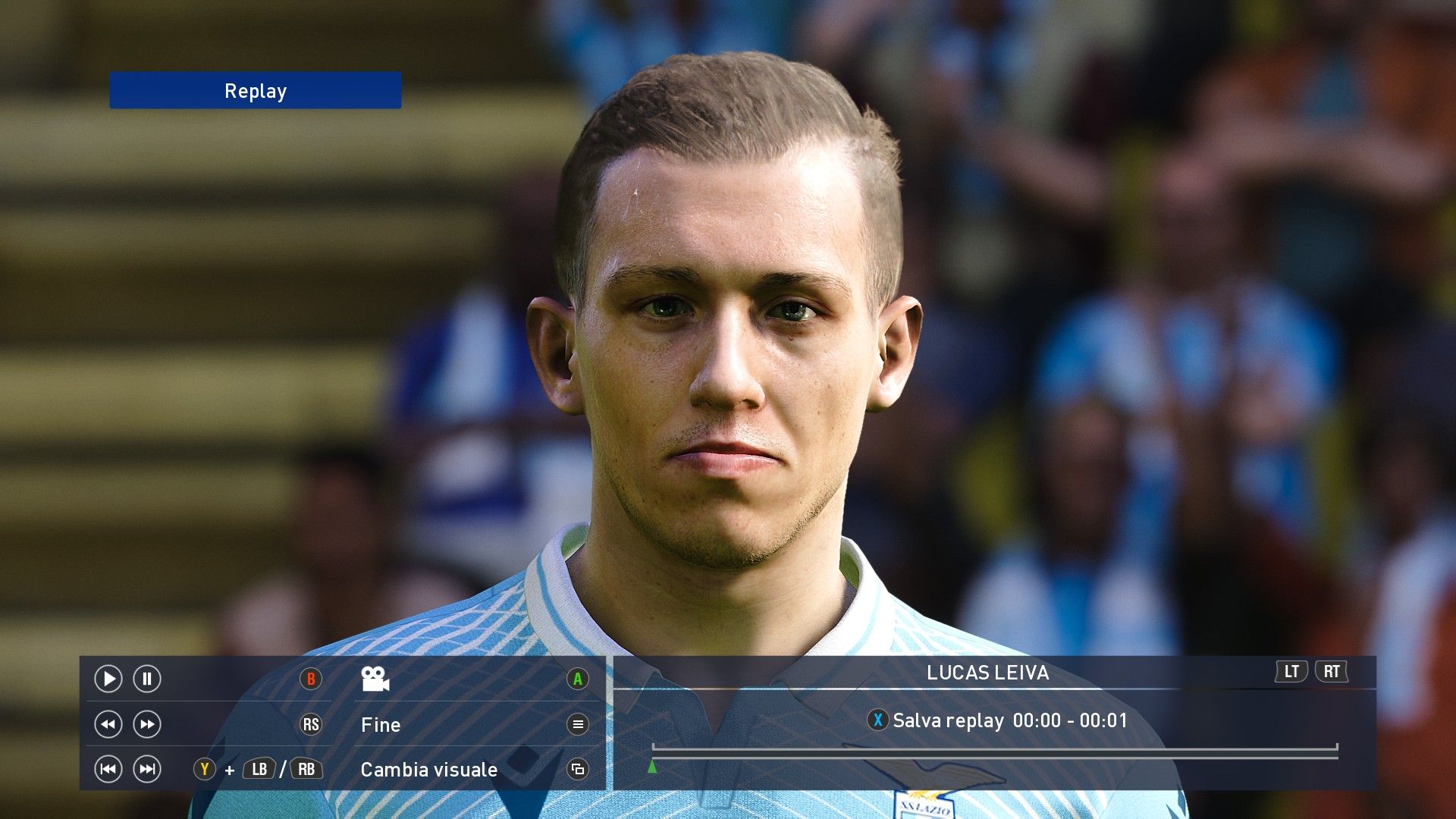1456x819 pixels.
Task: Select Cambia visuale to change the view
Action: [x=429, y=770]
